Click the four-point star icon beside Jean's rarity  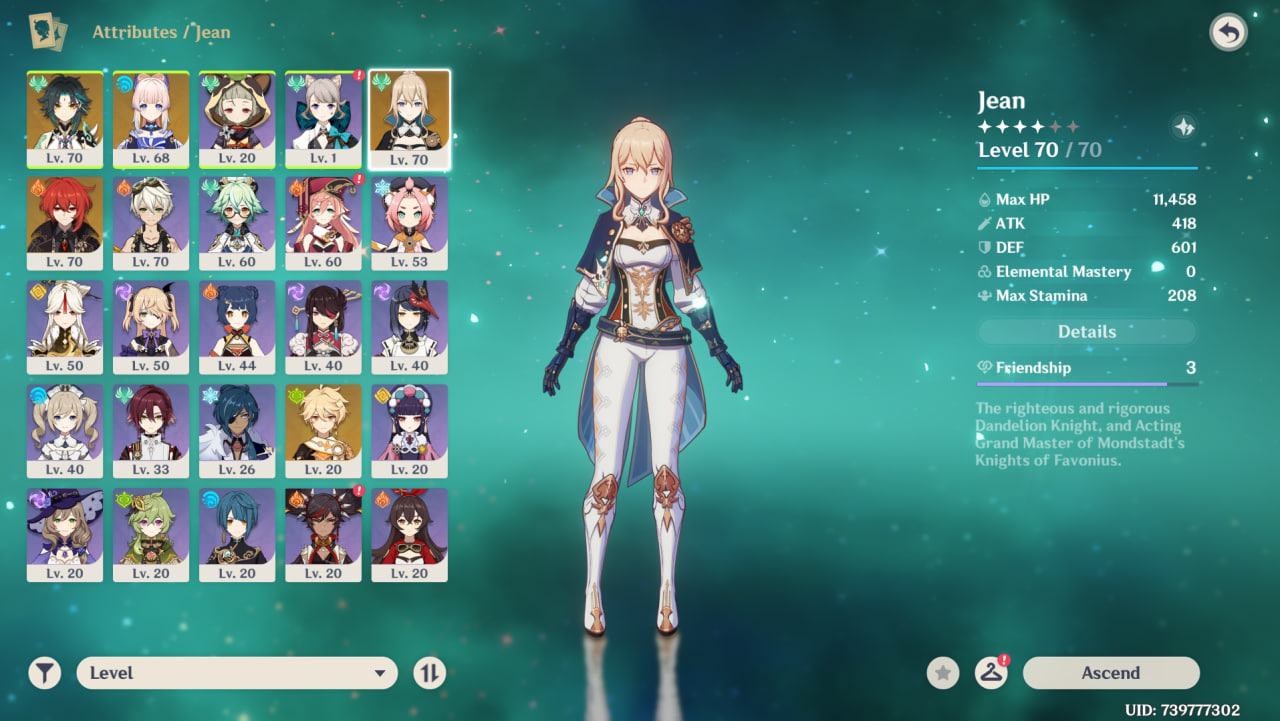1183,127
